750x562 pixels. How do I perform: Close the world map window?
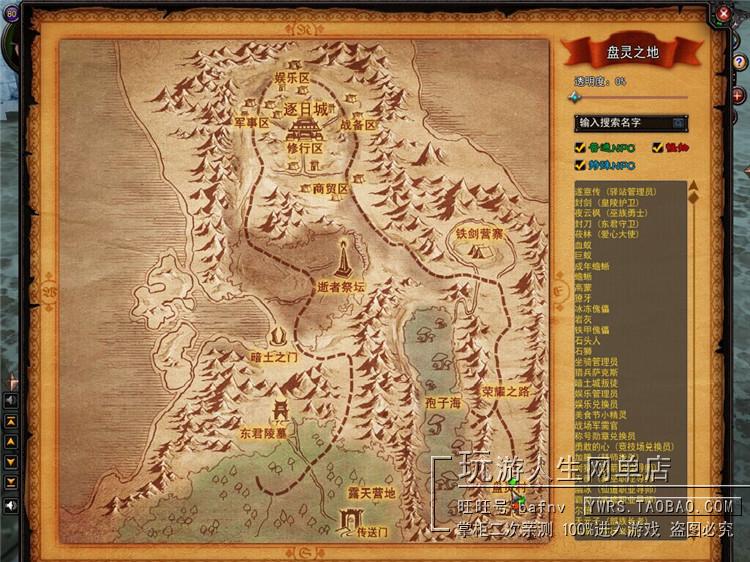(x=723, y=13)
